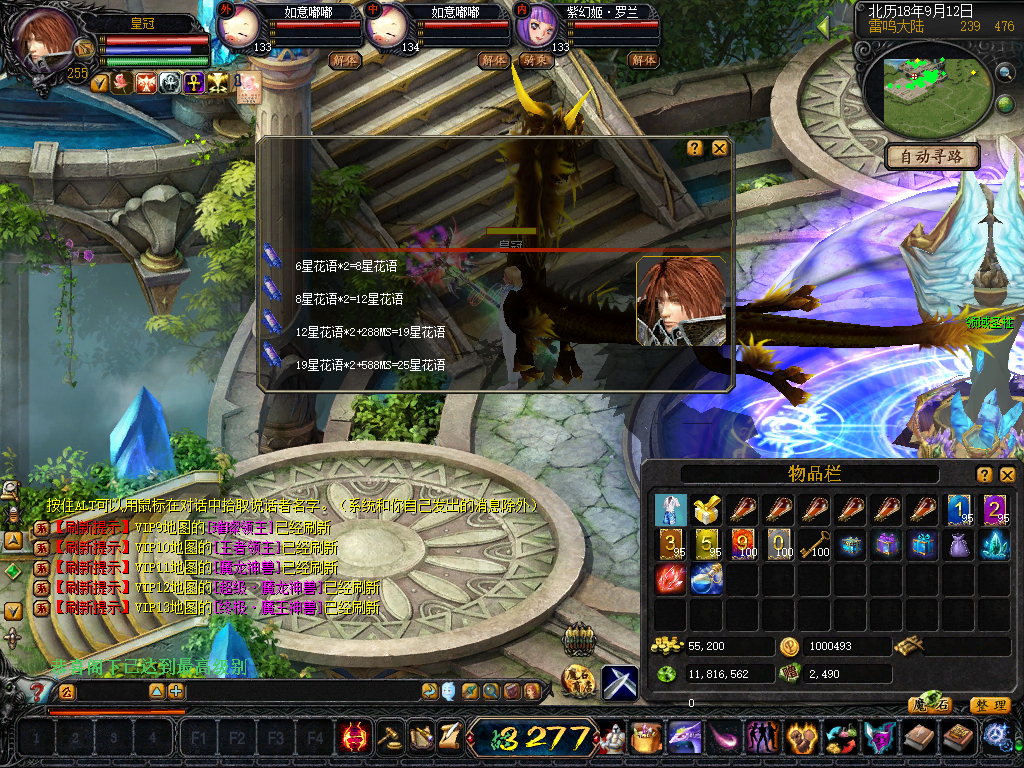Screen dimensions: 1024x768
Task: Close the flower-language dialog window
Action: 719,148
